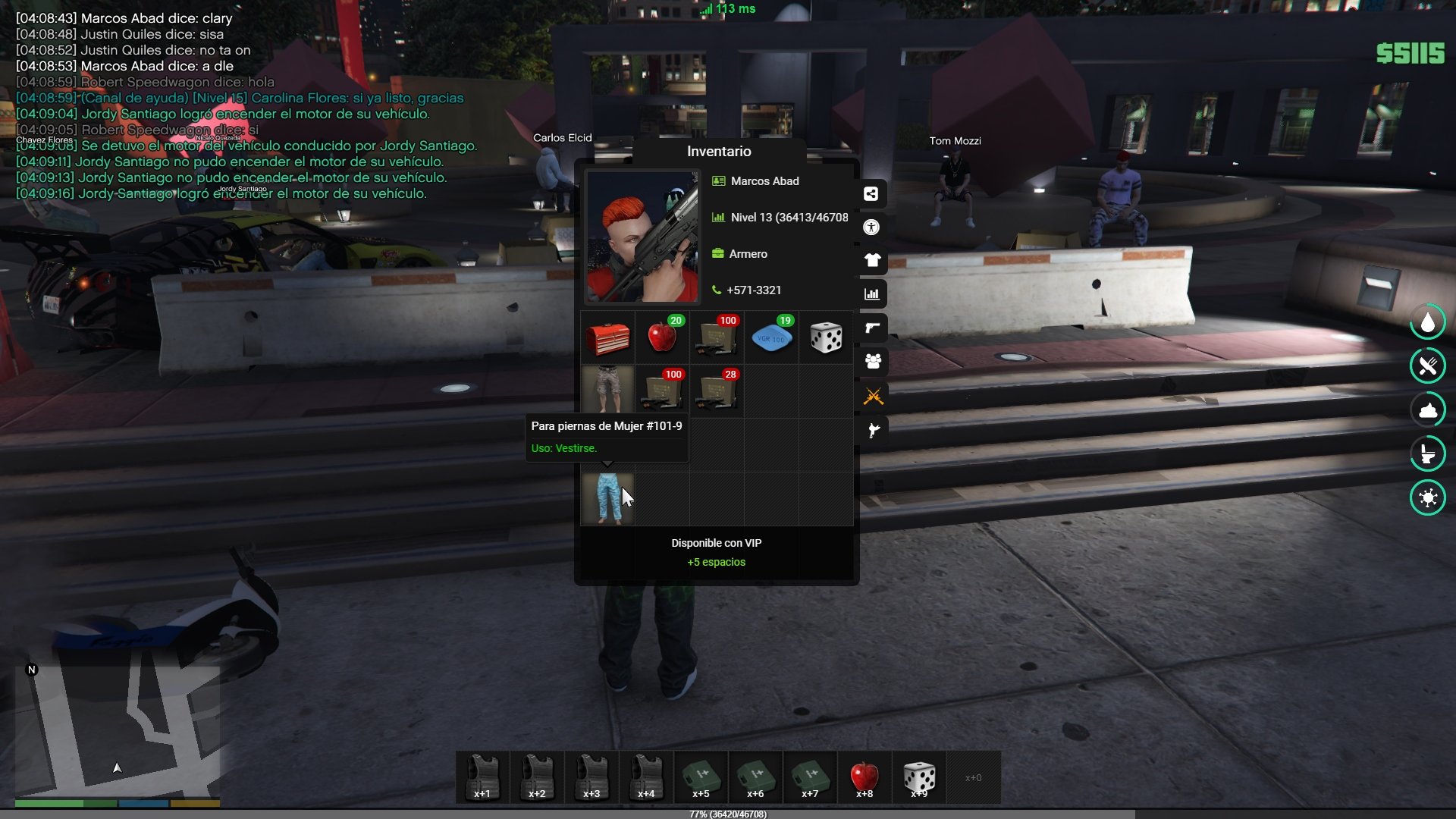Pick the blue VGR 100 pill

[x=771, y=337]
